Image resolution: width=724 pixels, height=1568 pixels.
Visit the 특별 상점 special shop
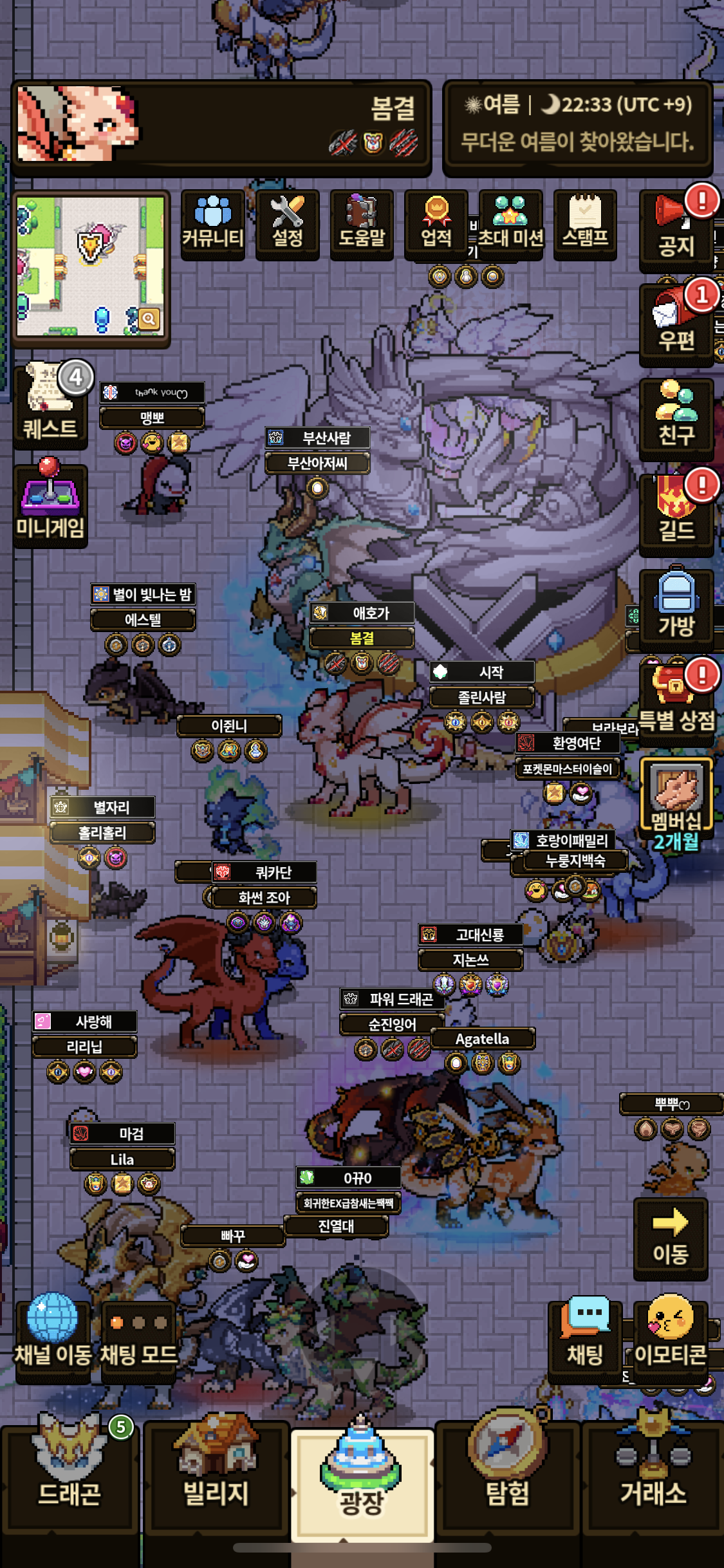pos(676,703)
